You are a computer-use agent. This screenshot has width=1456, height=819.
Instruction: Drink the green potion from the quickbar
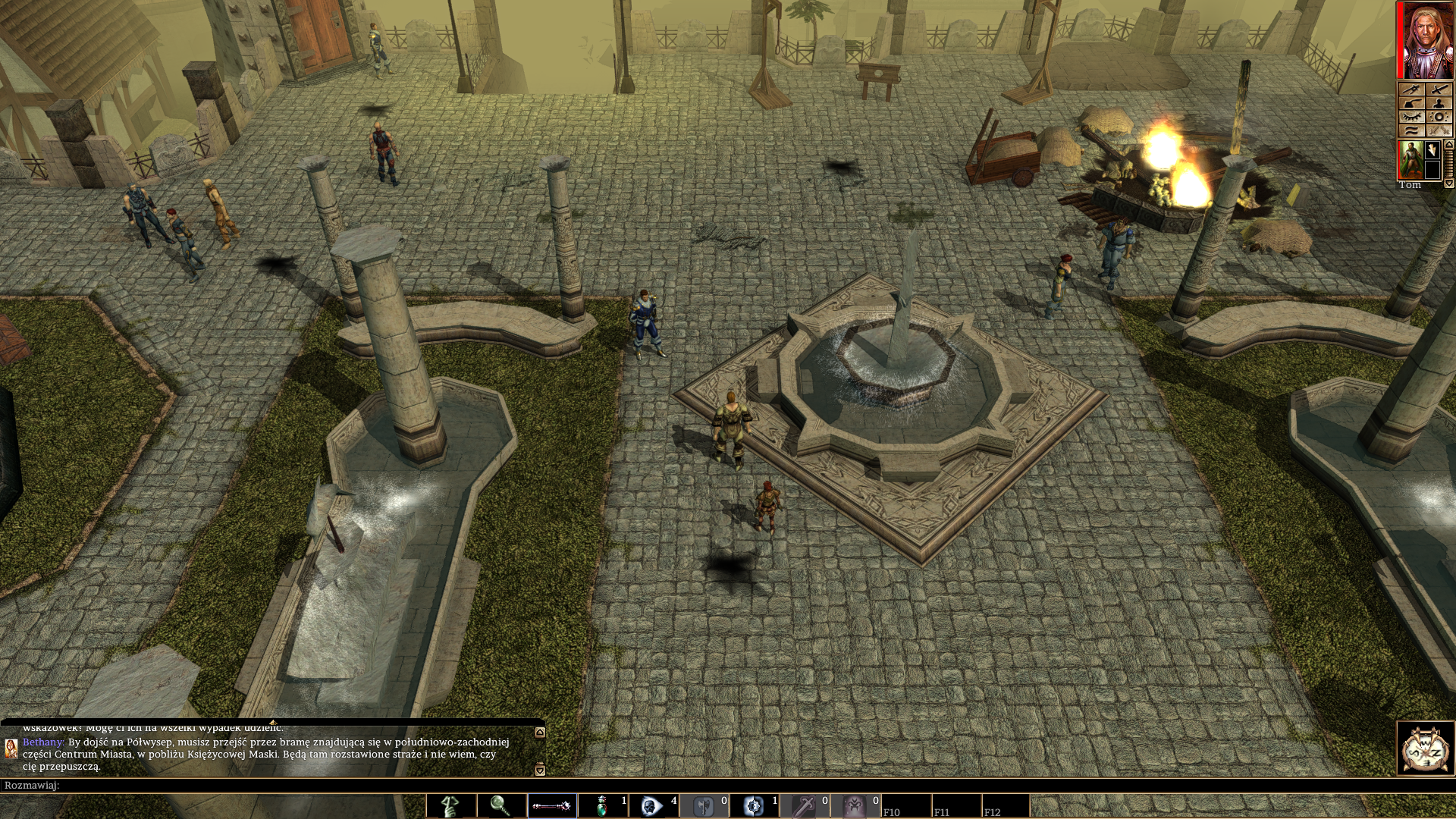click(602, 805)
